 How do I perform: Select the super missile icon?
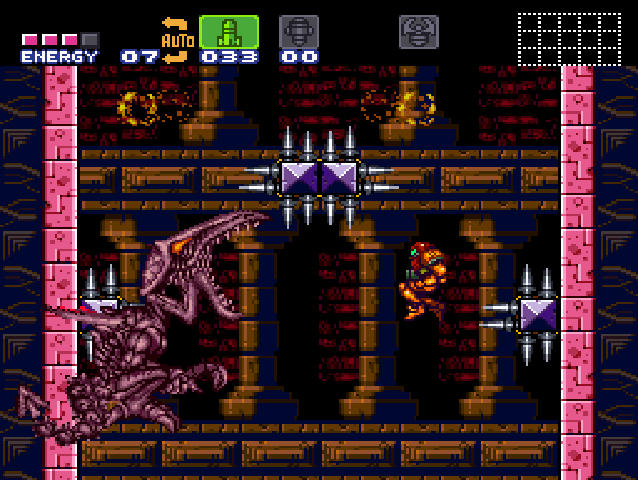coord(298,31)
